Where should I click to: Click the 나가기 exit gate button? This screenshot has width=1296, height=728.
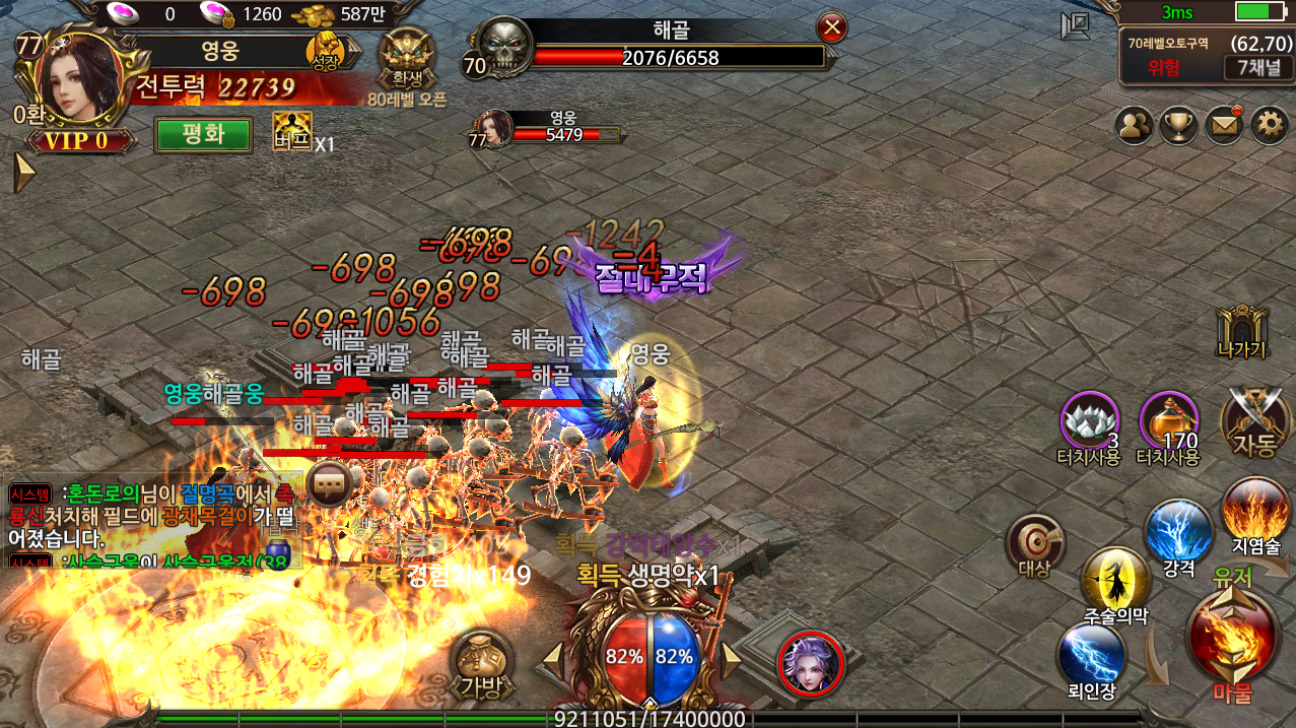point(1242,332)
